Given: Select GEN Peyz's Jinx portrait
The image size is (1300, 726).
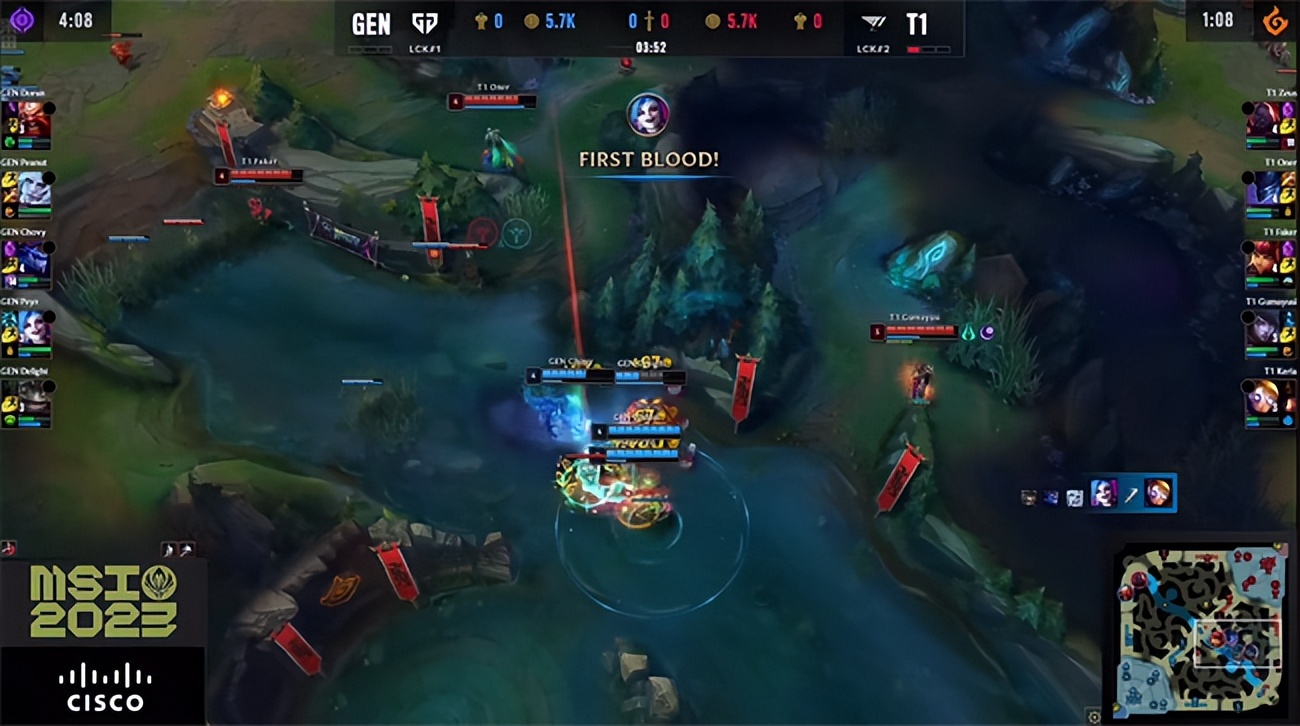Looking at the screenshot, I should point(33,326).
